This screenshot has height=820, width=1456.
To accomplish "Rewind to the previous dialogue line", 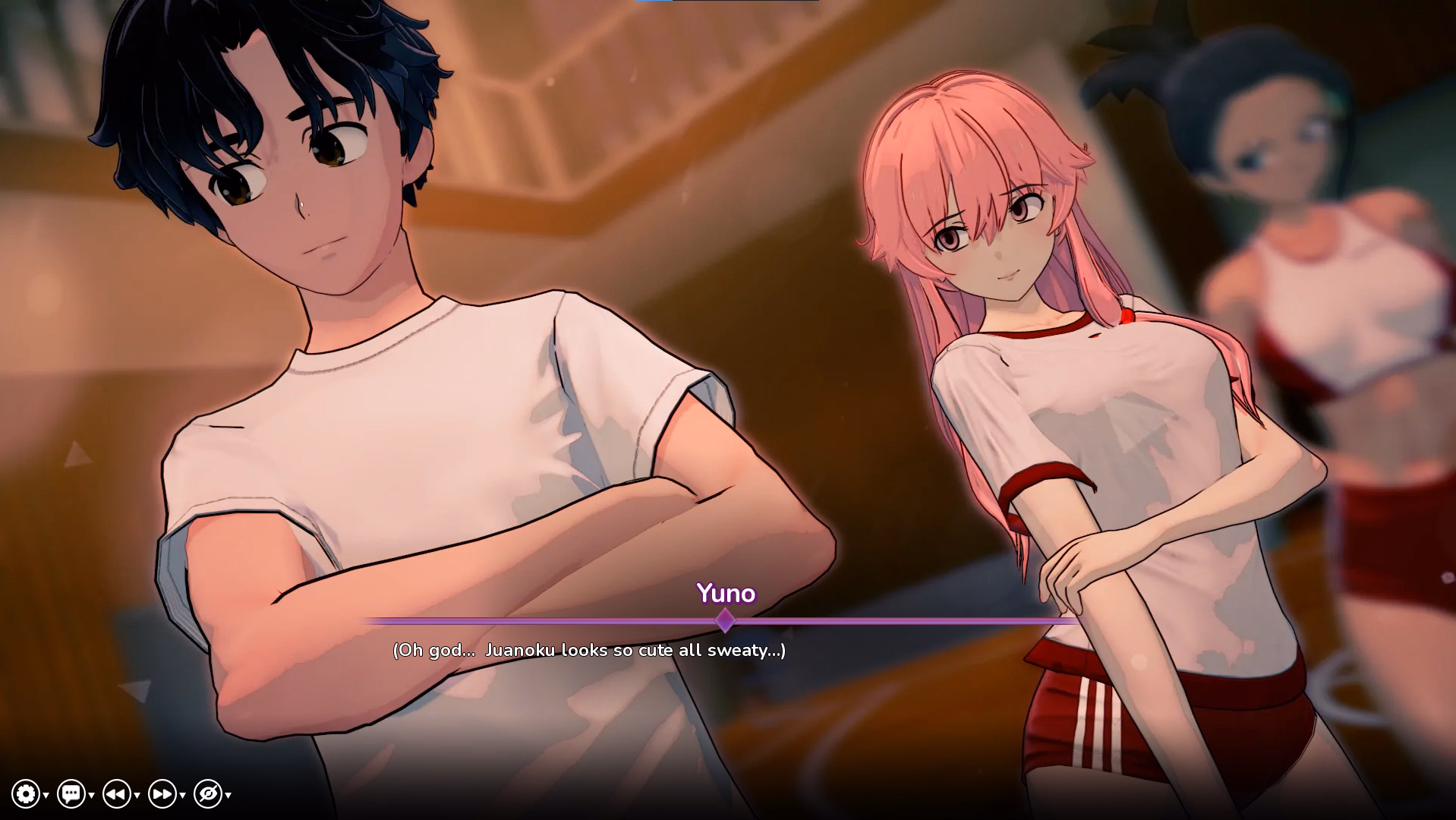I will coord(117,794).
